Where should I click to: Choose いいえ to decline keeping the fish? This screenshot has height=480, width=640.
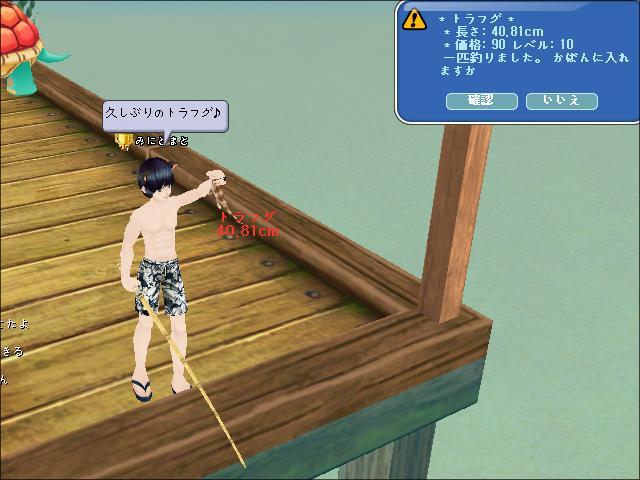coord(561,101)
